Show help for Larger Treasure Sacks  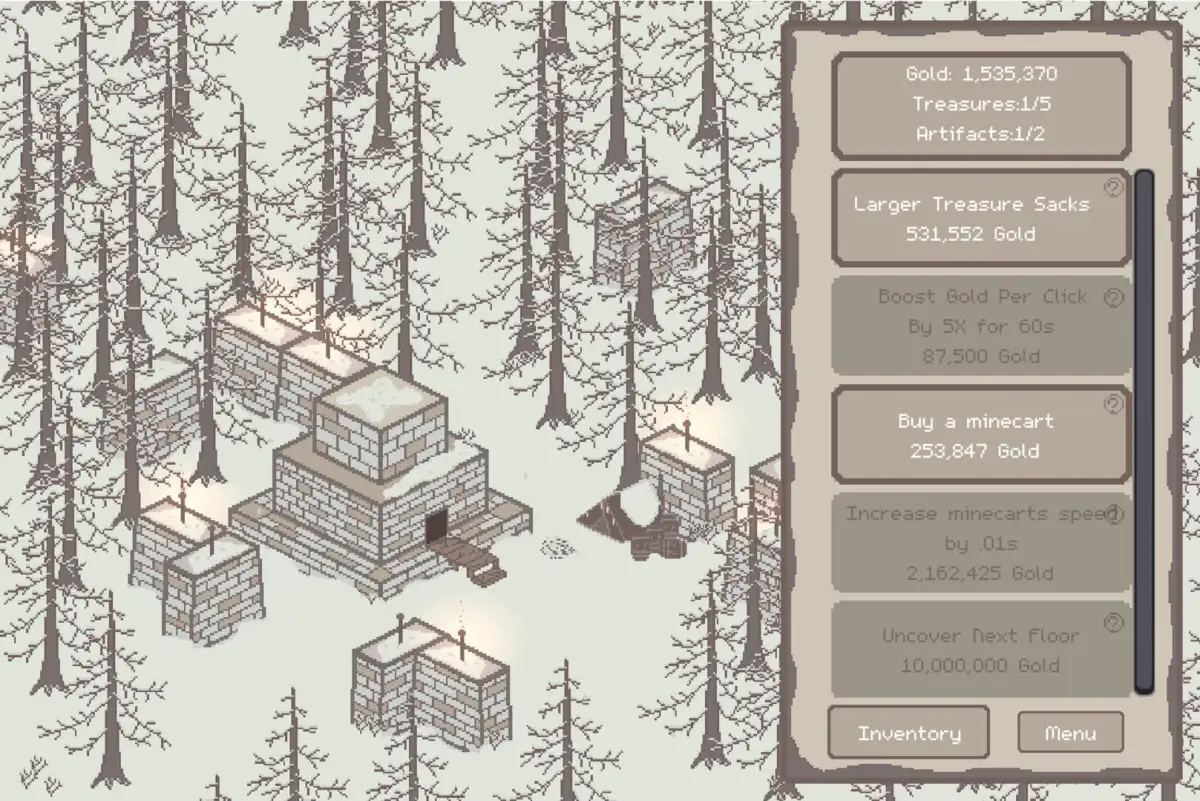pyautogui.click(x=1113, y=188)
